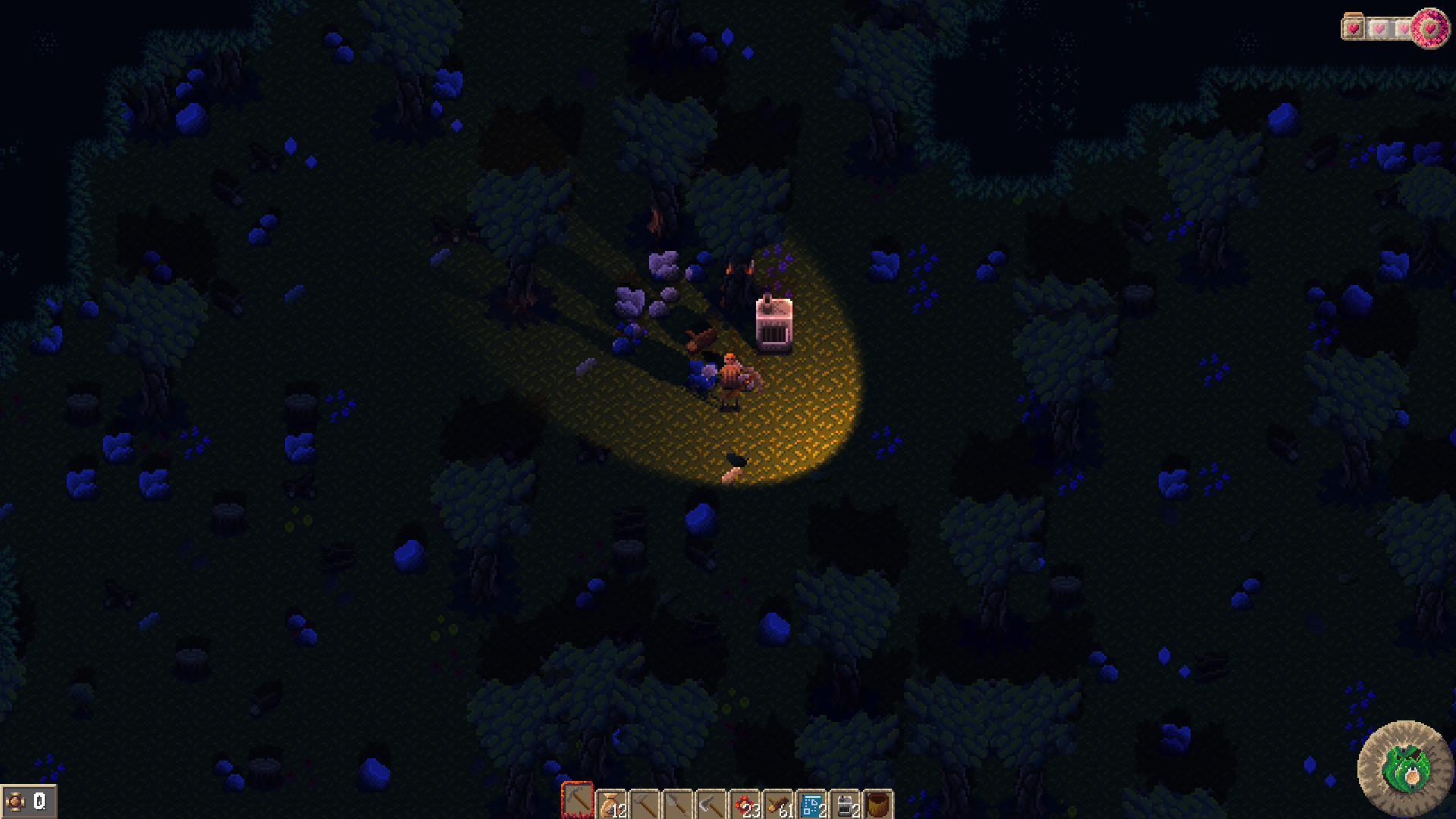Click the jarred heart at the health bar start

[x=1352, y=28]
